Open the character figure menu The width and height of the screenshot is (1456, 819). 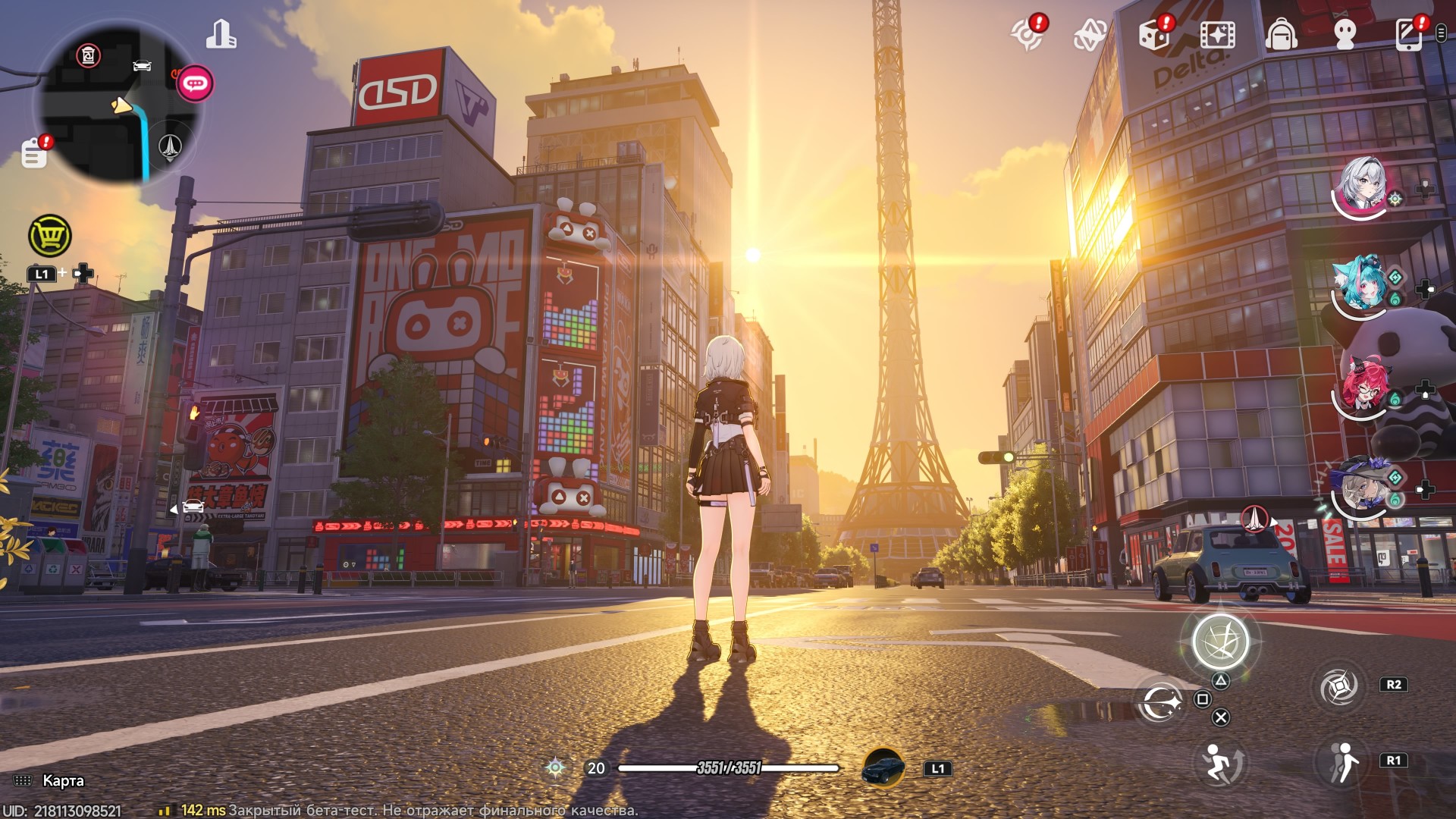1345,35
